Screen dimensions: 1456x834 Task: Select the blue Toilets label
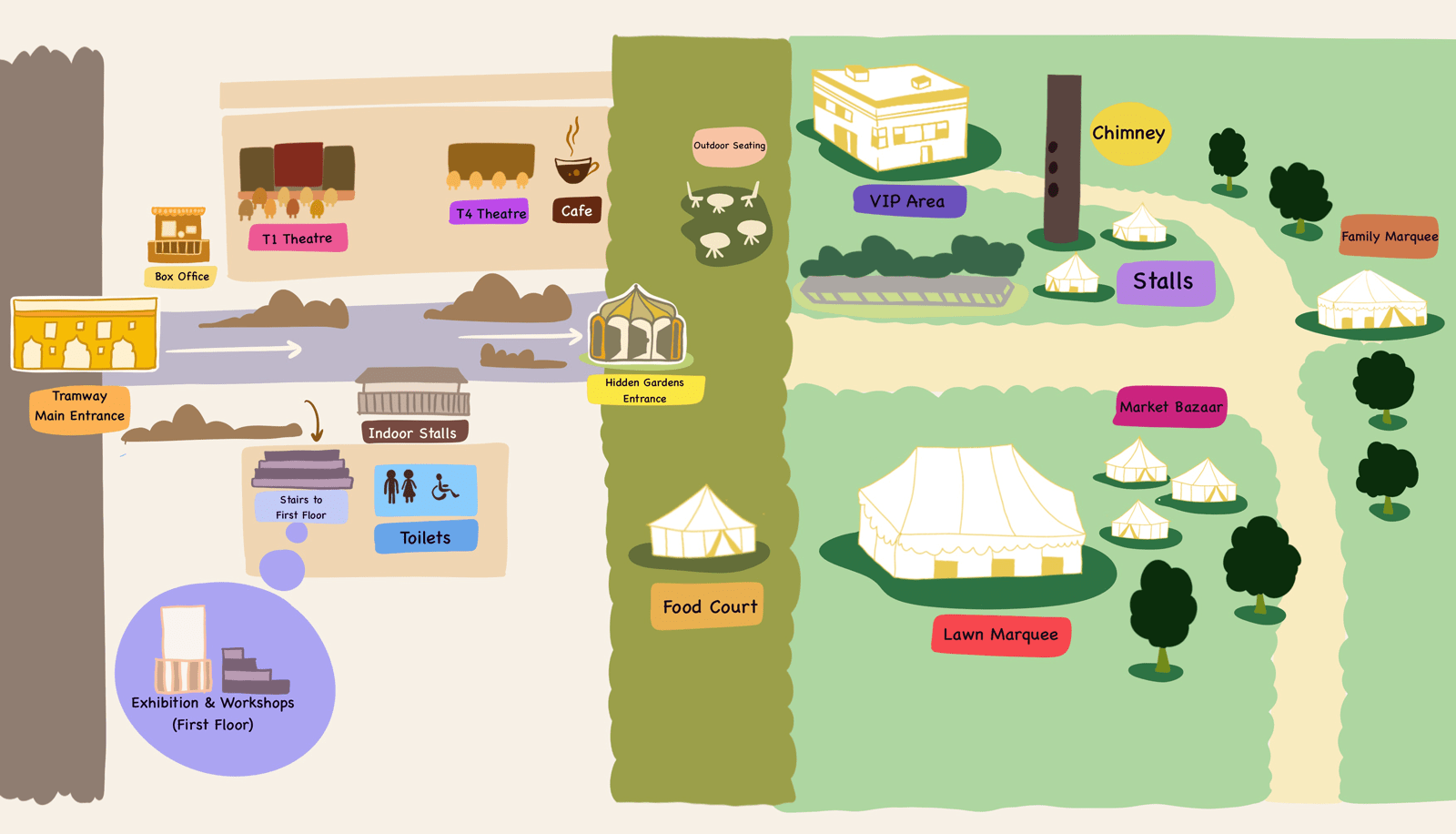click(425, 538)
